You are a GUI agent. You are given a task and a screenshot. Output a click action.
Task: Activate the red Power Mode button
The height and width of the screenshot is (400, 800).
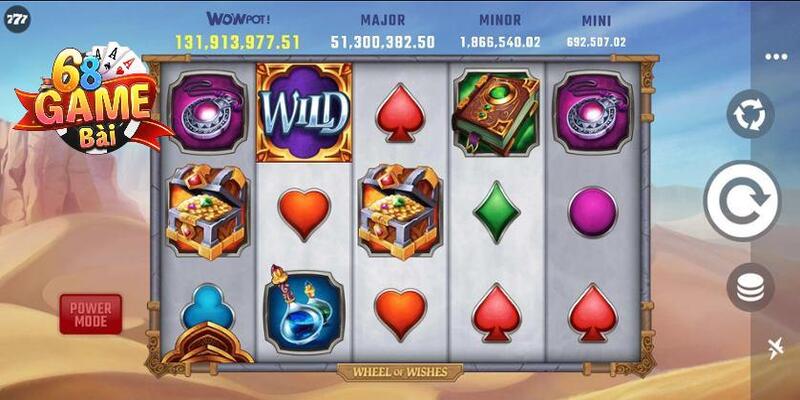pyautogui.click(x=91, y=313)
